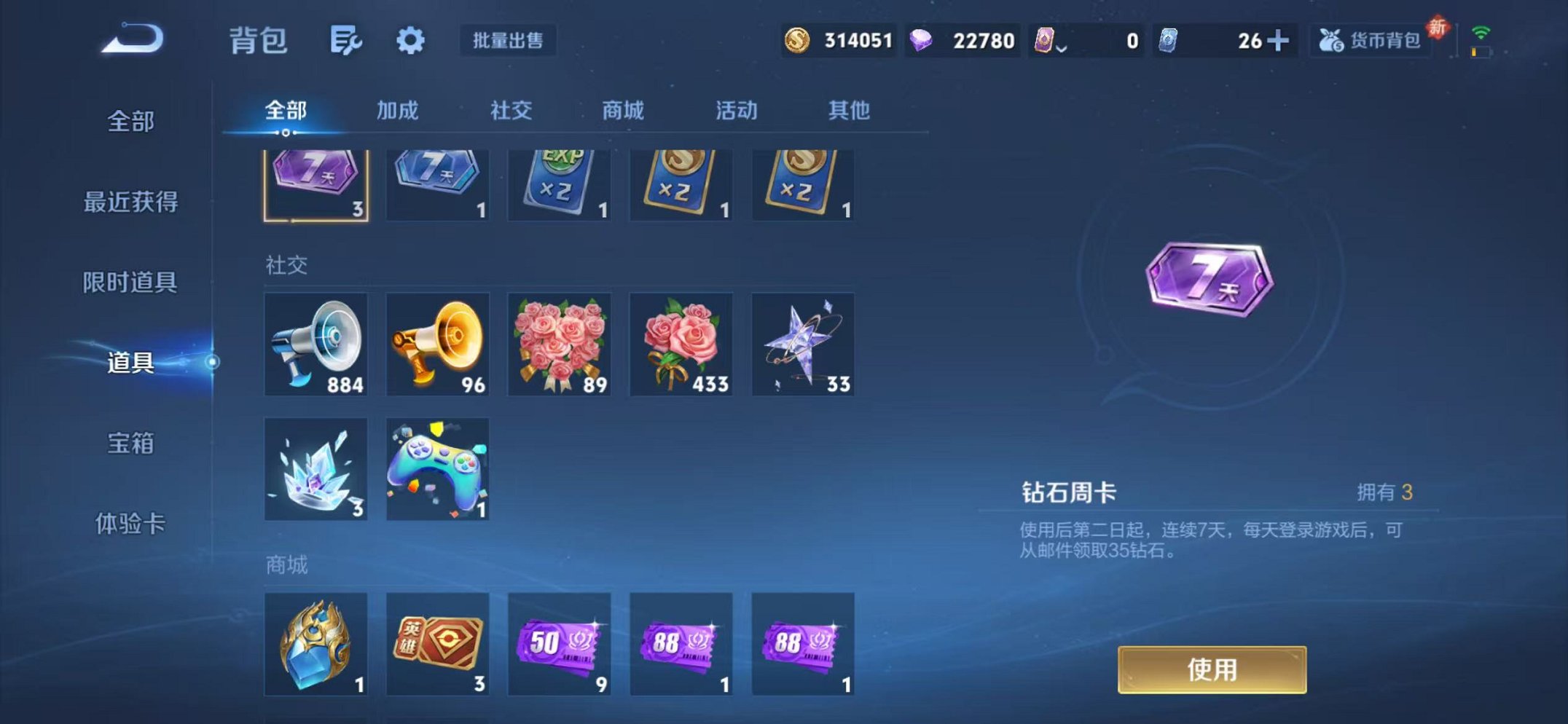Select the blue gamepad item
Viewport: 1568px width, 724px height.
437,470
